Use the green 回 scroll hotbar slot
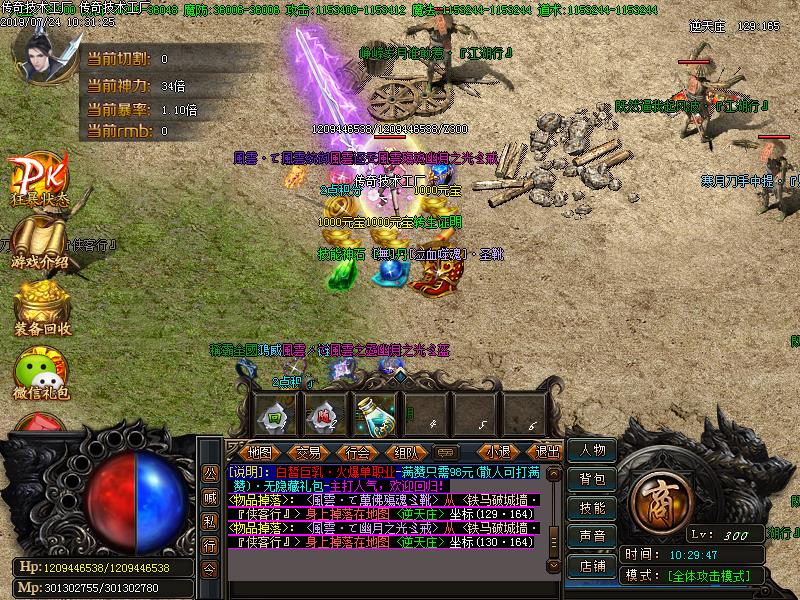 click(x=273, y=414)
